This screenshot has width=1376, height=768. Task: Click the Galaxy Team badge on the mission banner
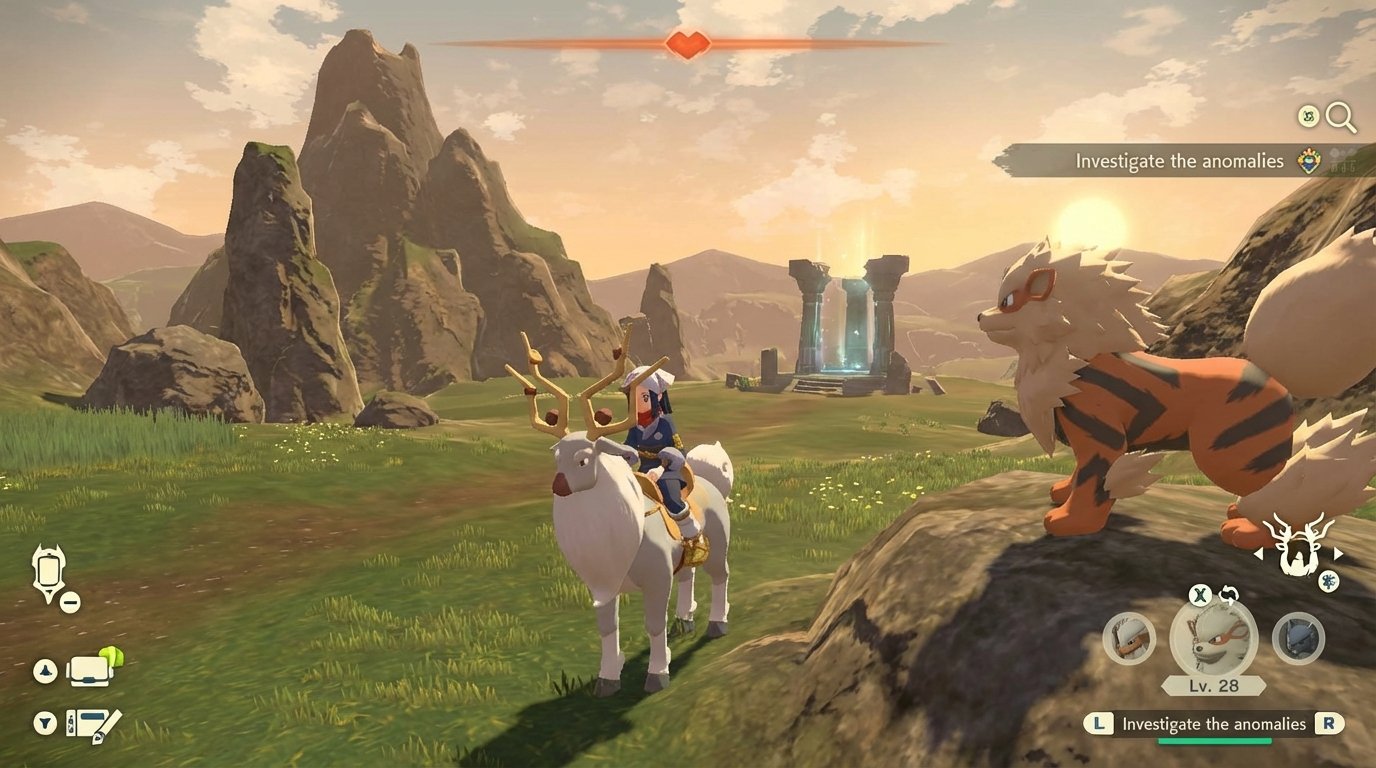coord(1310,162)
